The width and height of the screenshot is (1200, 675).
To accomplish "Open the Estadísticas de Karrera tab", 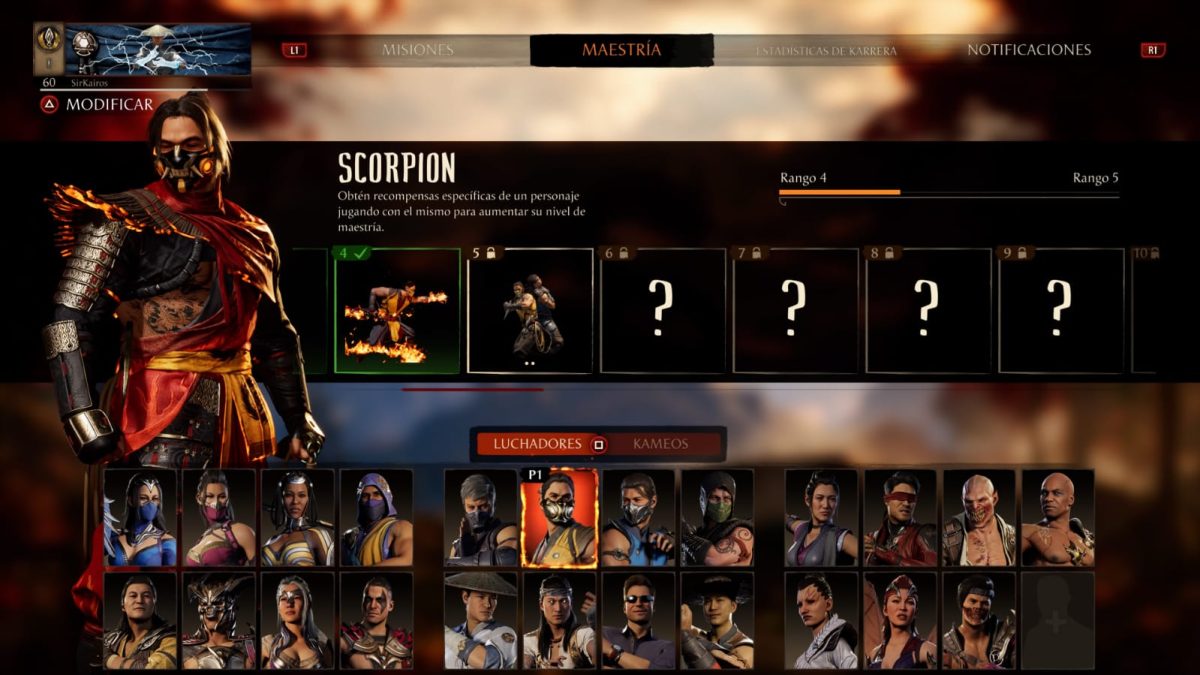I will coord(826,50).
